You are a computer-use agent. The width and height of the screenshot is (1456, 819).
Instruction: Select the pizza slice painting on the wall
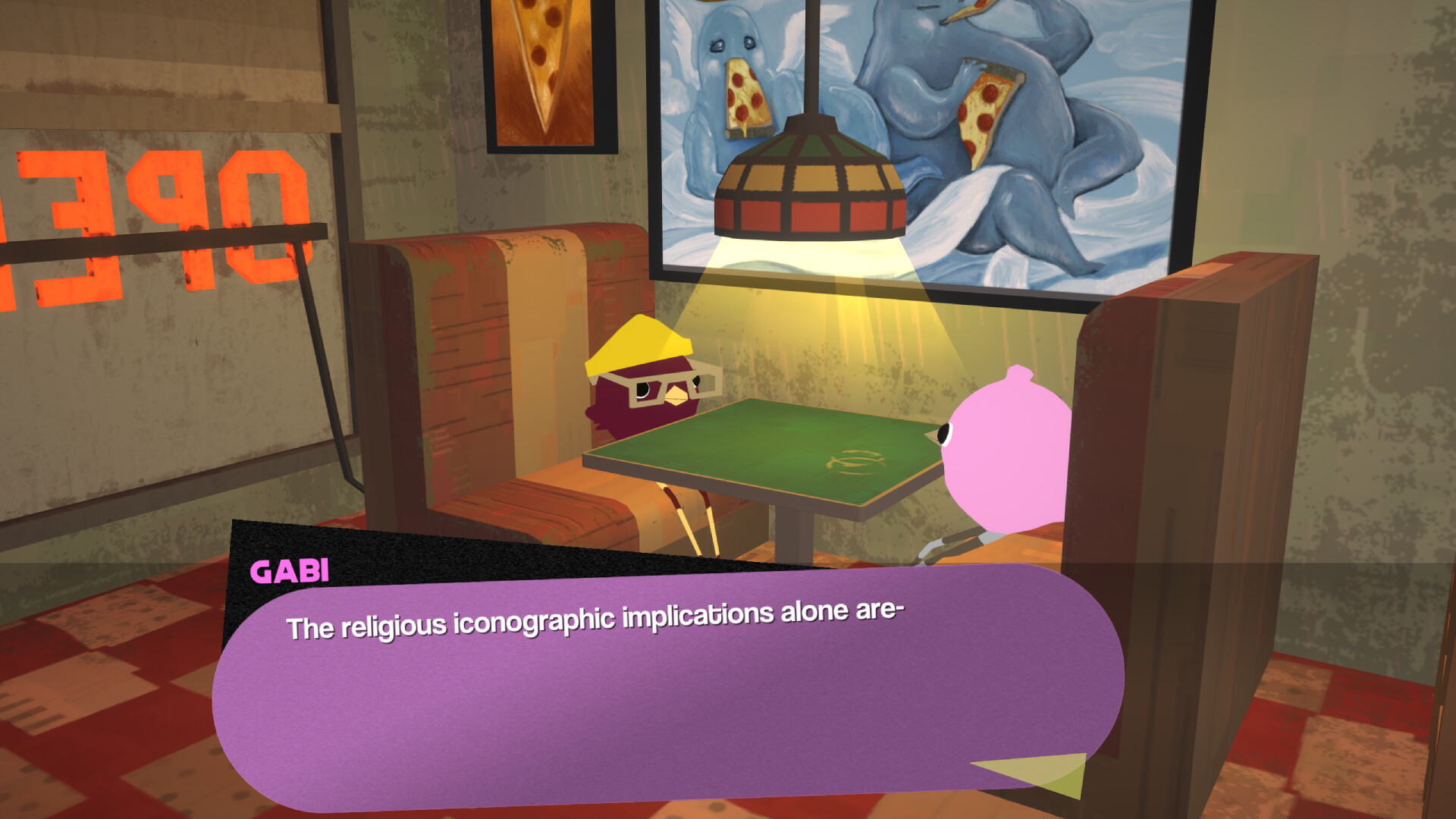(x=542, y=68)
